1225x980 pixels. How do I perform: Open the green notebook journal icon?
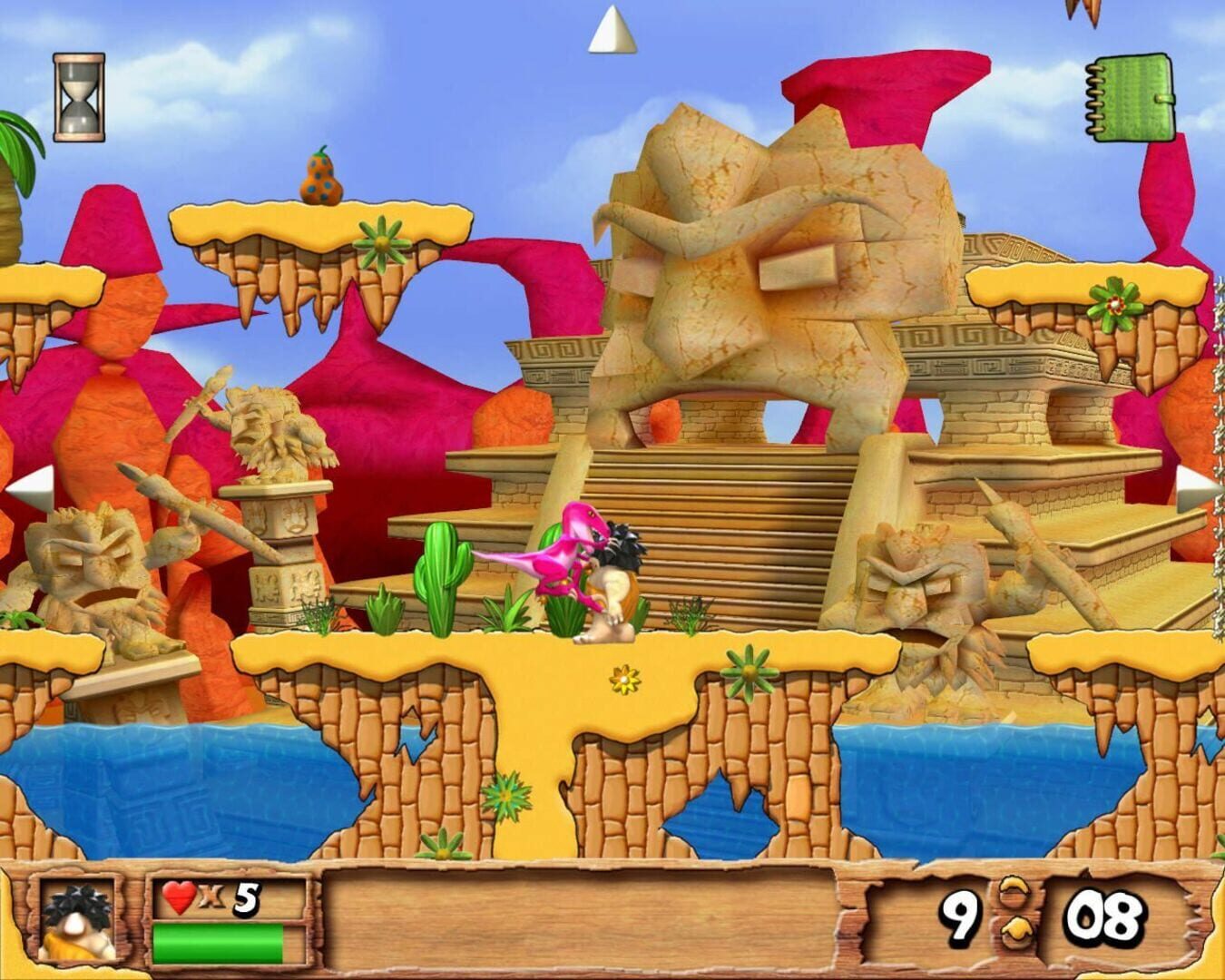pos(1132,95)
